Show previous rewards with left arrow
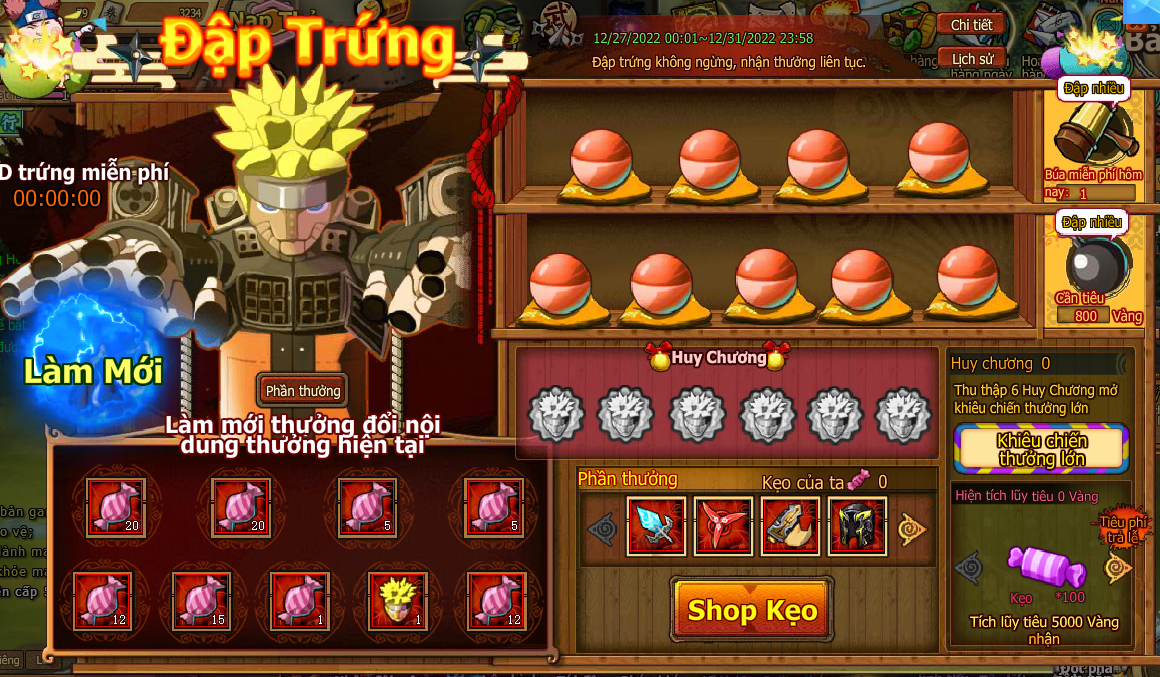The image size is (1160, 677). [600, 529]
